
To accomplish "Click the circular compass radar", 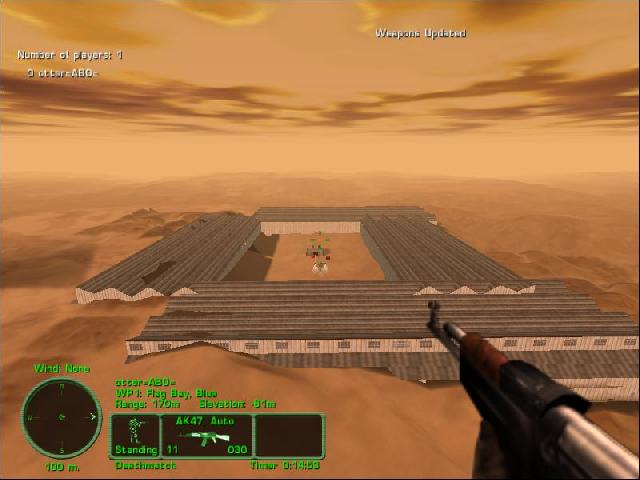I will (61, 417).
